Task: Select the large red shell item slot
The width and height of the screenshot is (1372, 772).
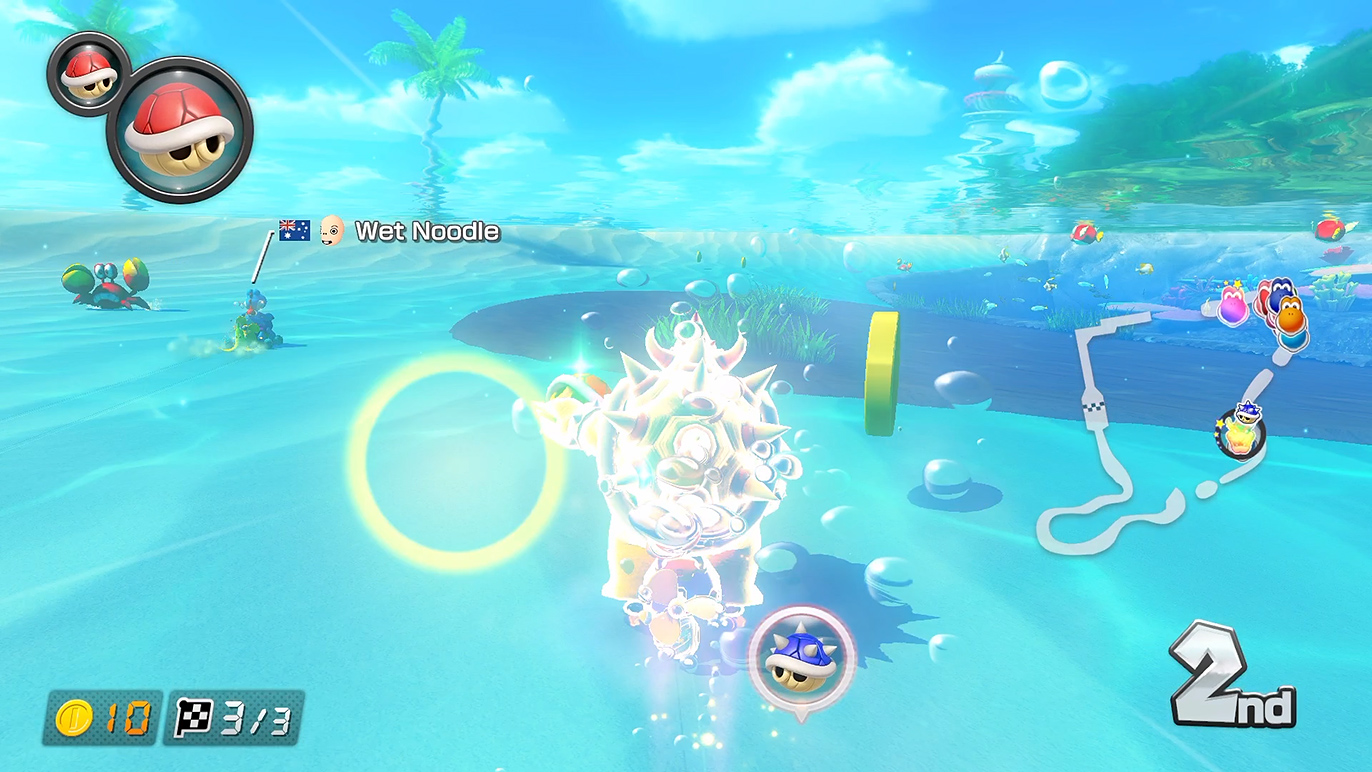Action: [x=180, y=129]
